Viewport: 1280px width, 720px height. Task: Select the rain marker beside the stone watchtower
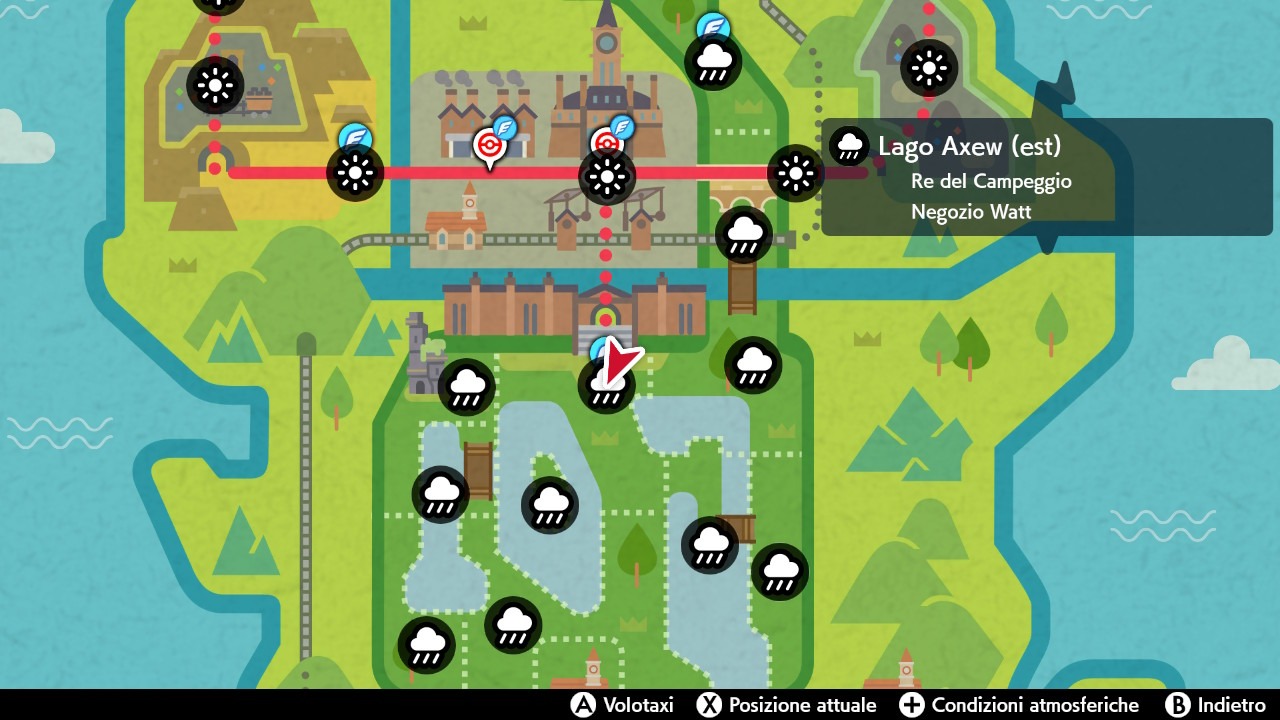point(466,387)
